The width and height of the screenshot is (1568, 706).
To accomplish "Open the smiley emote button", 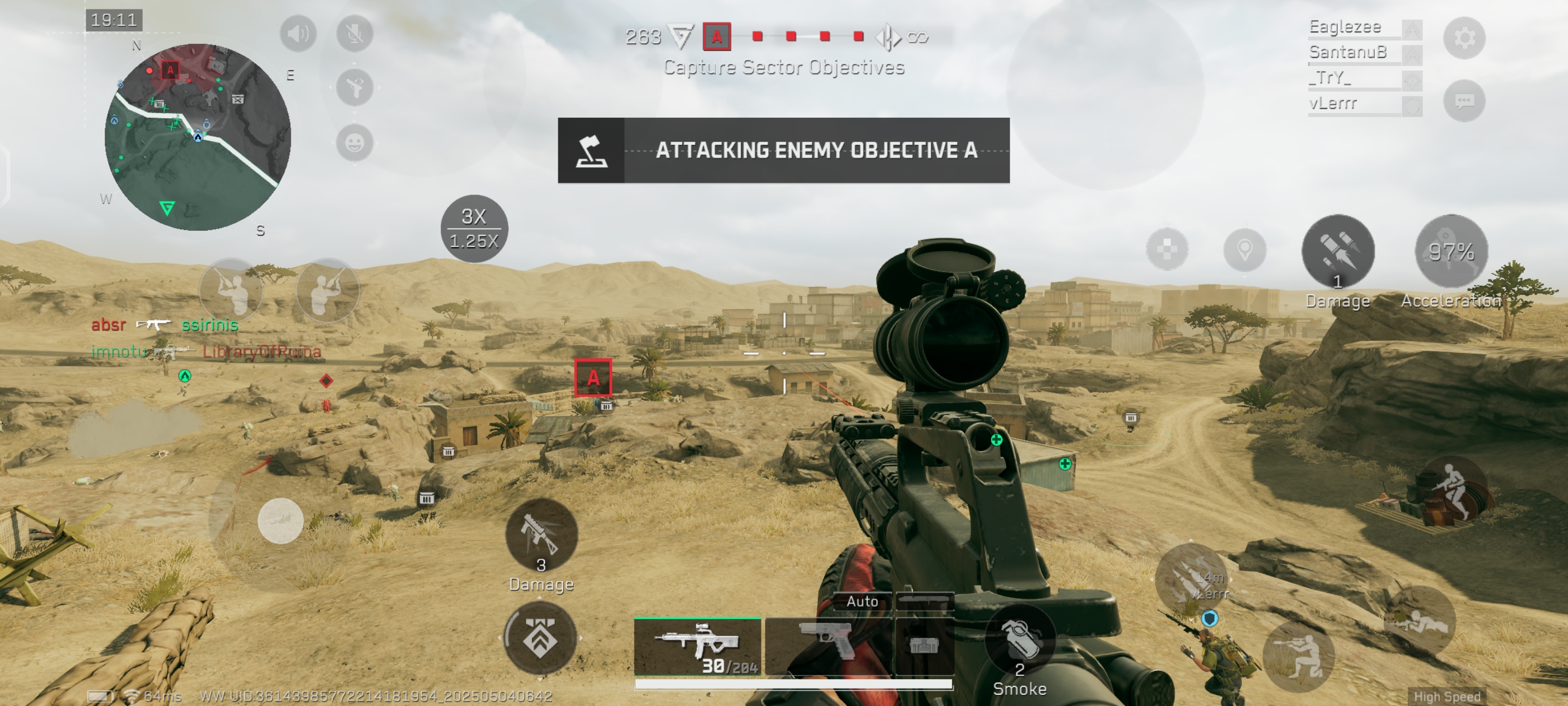I will tap(355, 143).
